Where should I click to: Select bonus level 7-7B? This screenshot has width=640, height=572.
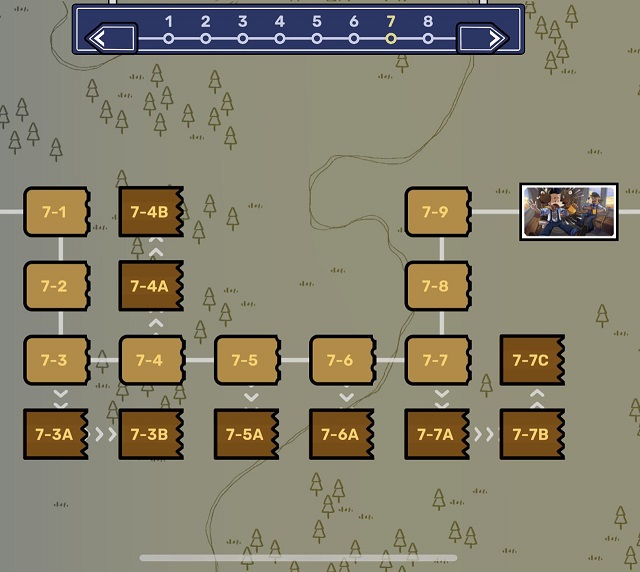tap(532, 434)
